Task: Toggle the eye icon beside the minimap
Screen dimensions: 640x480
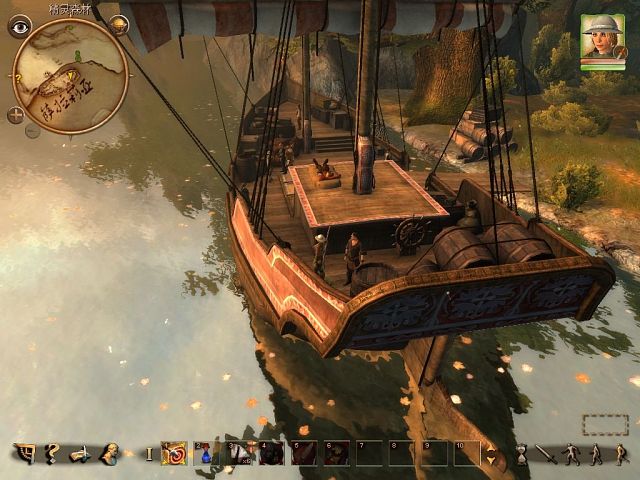Action: pyautogui.click(x=19, y=26)
